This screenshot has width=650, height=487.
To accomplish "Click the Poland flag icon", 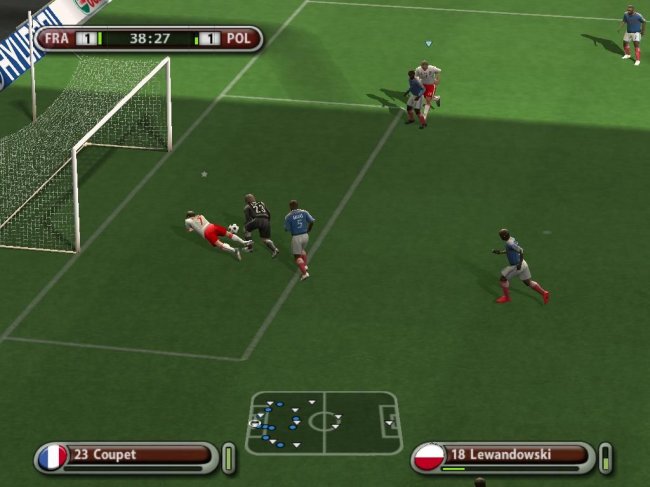I will pyautogui.click(x=429, y=457).
